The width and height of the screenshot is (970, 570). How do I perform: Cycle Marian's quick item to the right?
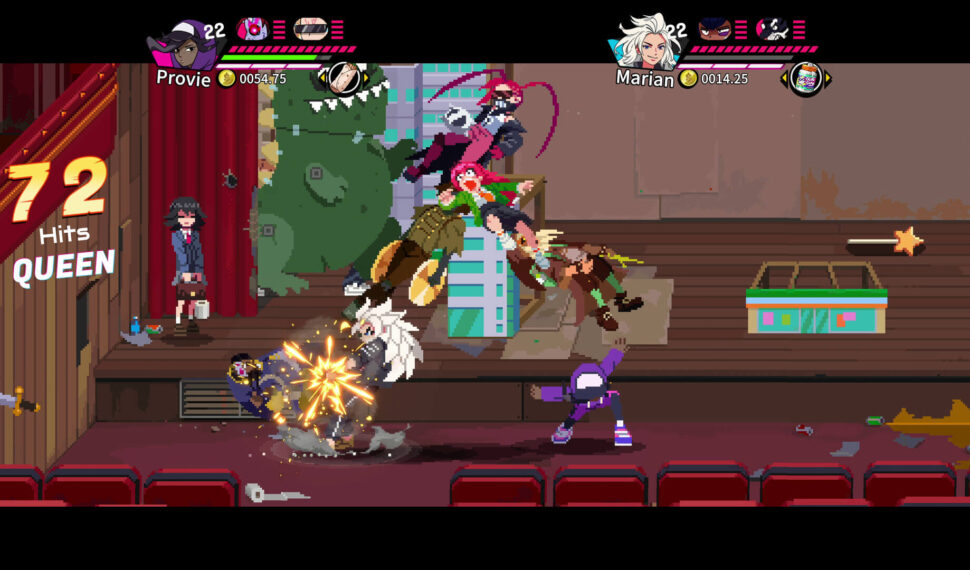pyautogui.click(x=827, y=78)
